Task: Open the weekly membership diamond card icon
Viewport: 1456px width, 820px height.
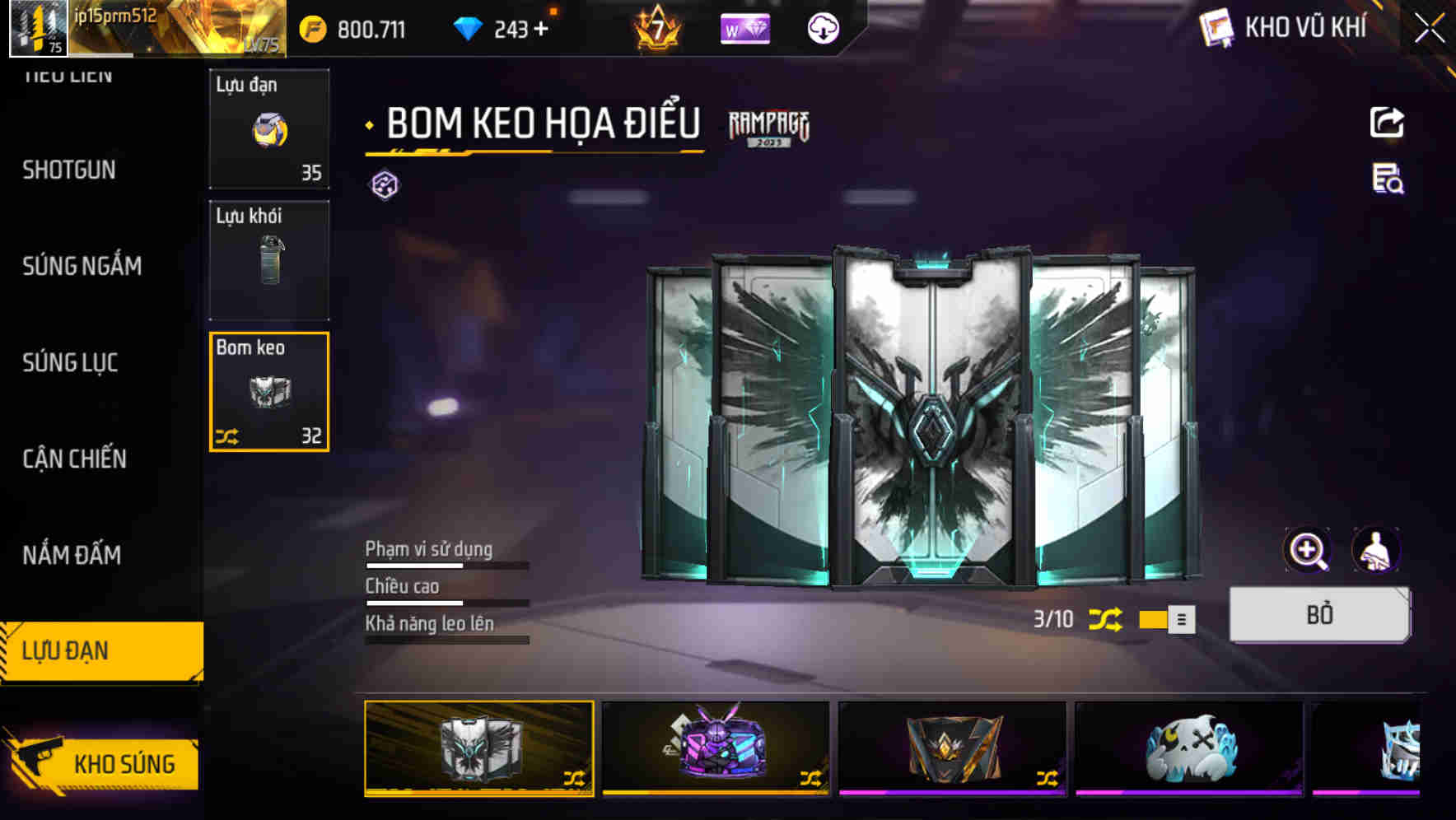Action: [744, 27]
